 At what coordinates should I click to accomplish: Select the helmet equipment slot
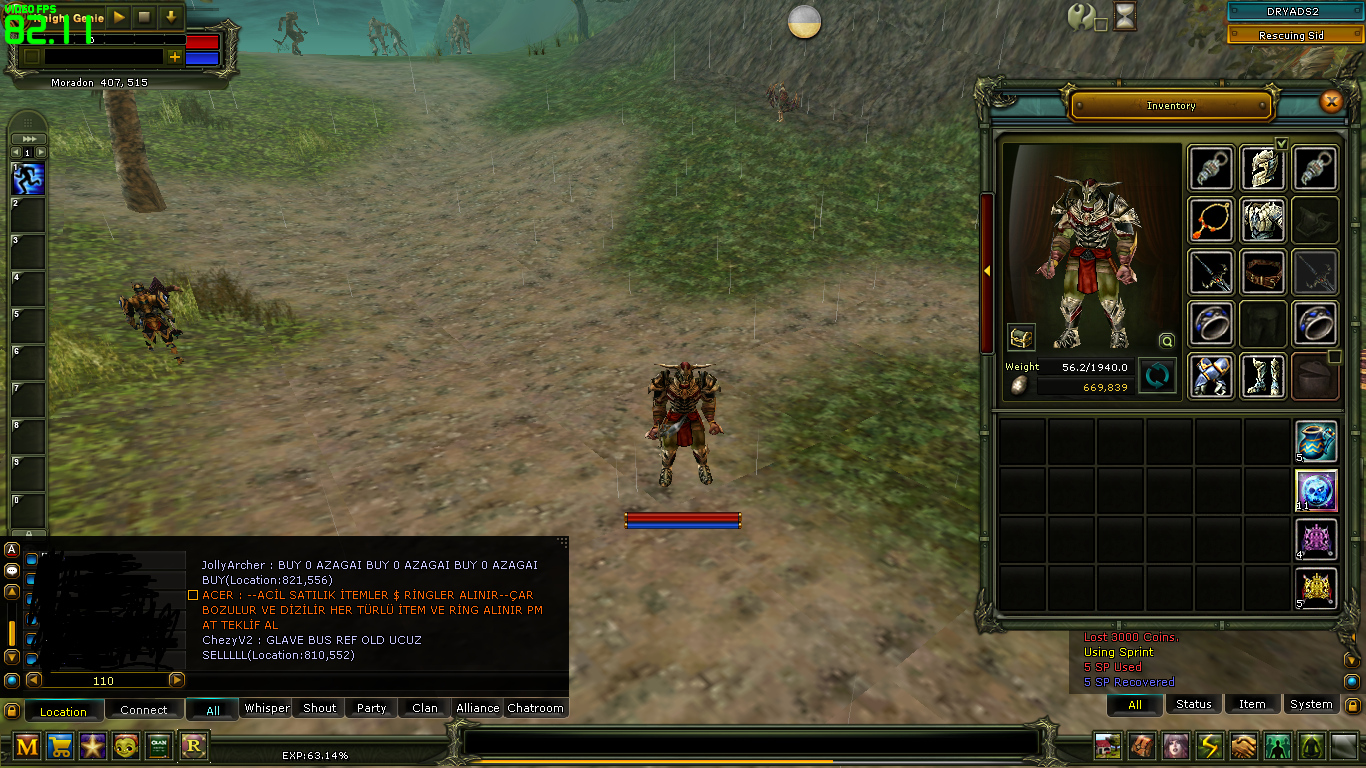(1263, 168)
